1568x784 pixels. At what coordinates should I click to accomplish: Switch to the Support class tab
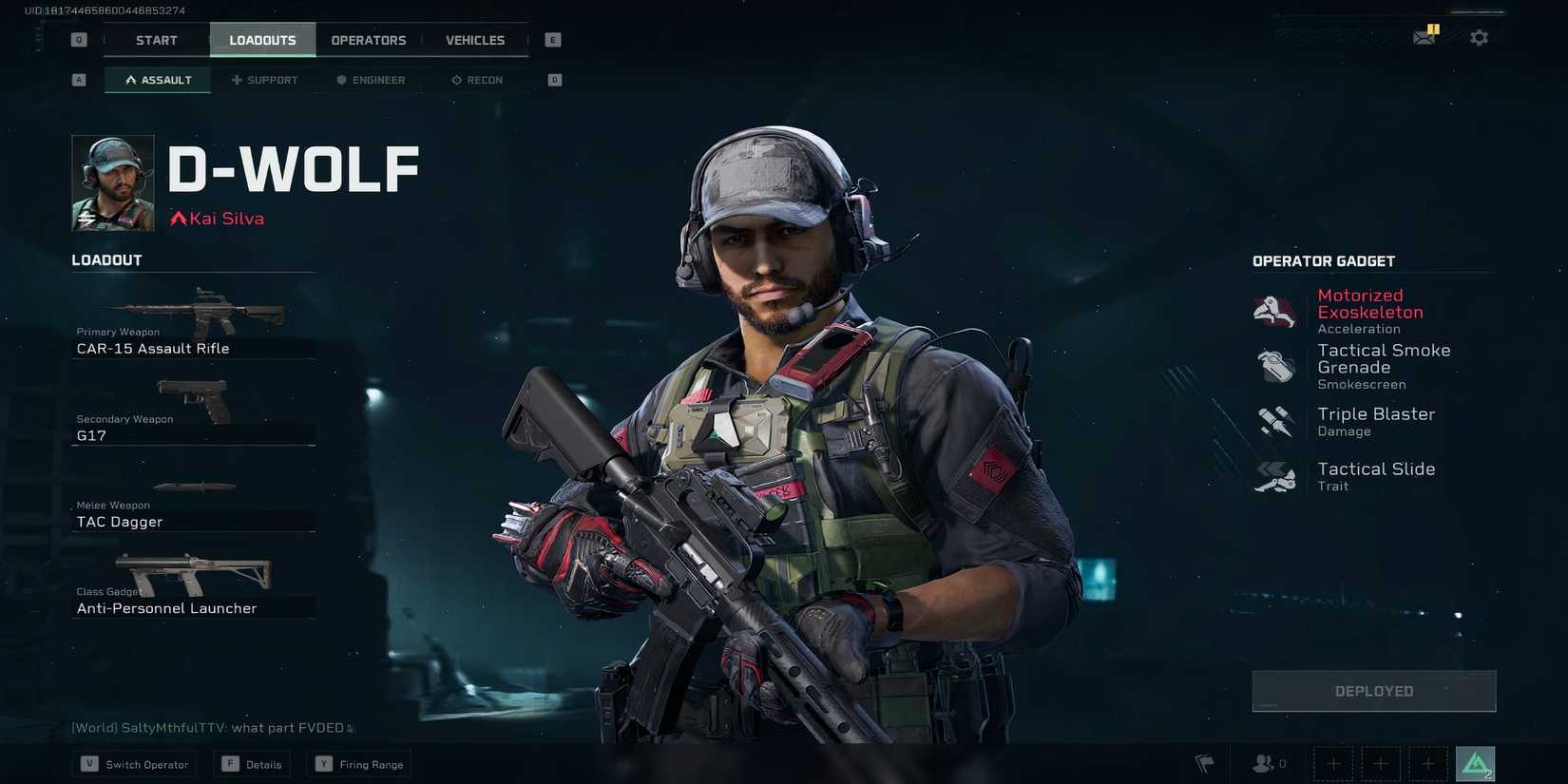pyautogui.click(x=264, y=80)
